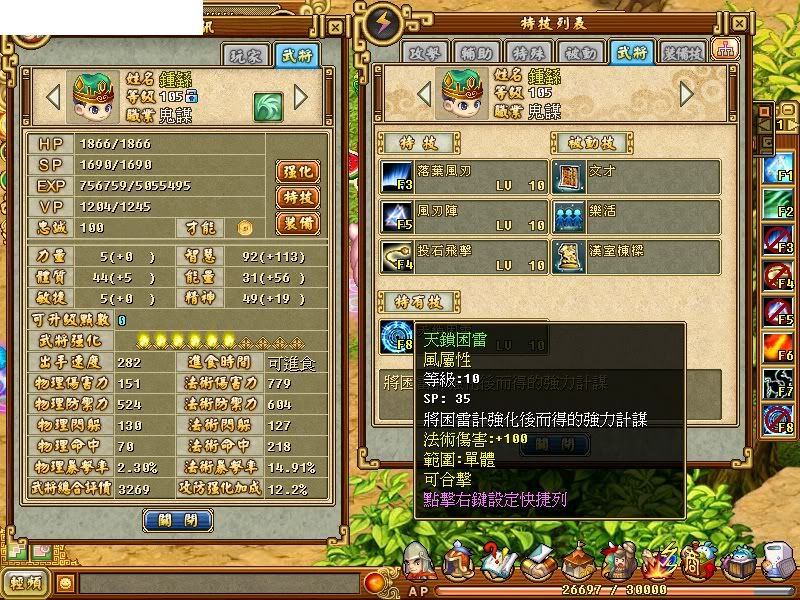Screen dimensions: 800x600
Task: Select the 落葉風刃 skill
Action: [464, 174]
